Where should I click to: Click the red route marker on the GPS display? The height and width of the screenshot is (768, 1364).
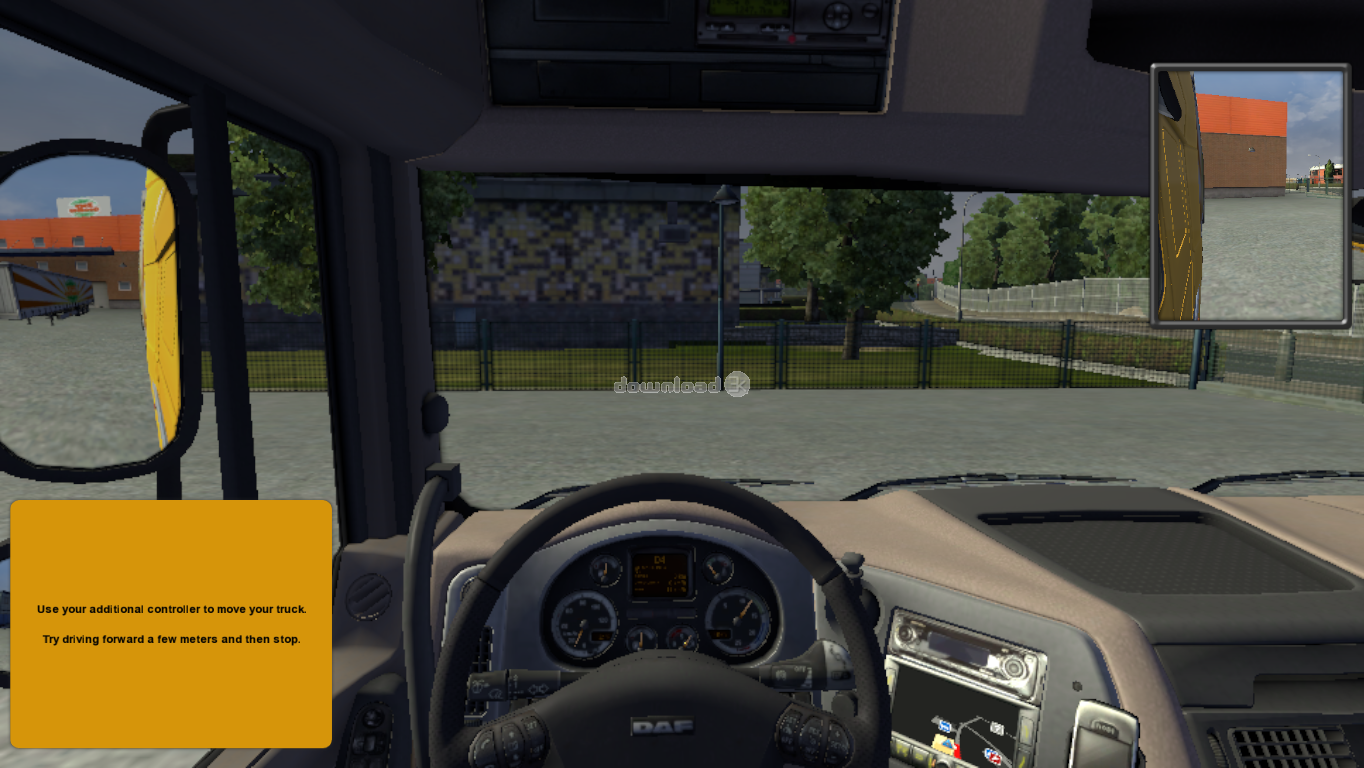958,752
